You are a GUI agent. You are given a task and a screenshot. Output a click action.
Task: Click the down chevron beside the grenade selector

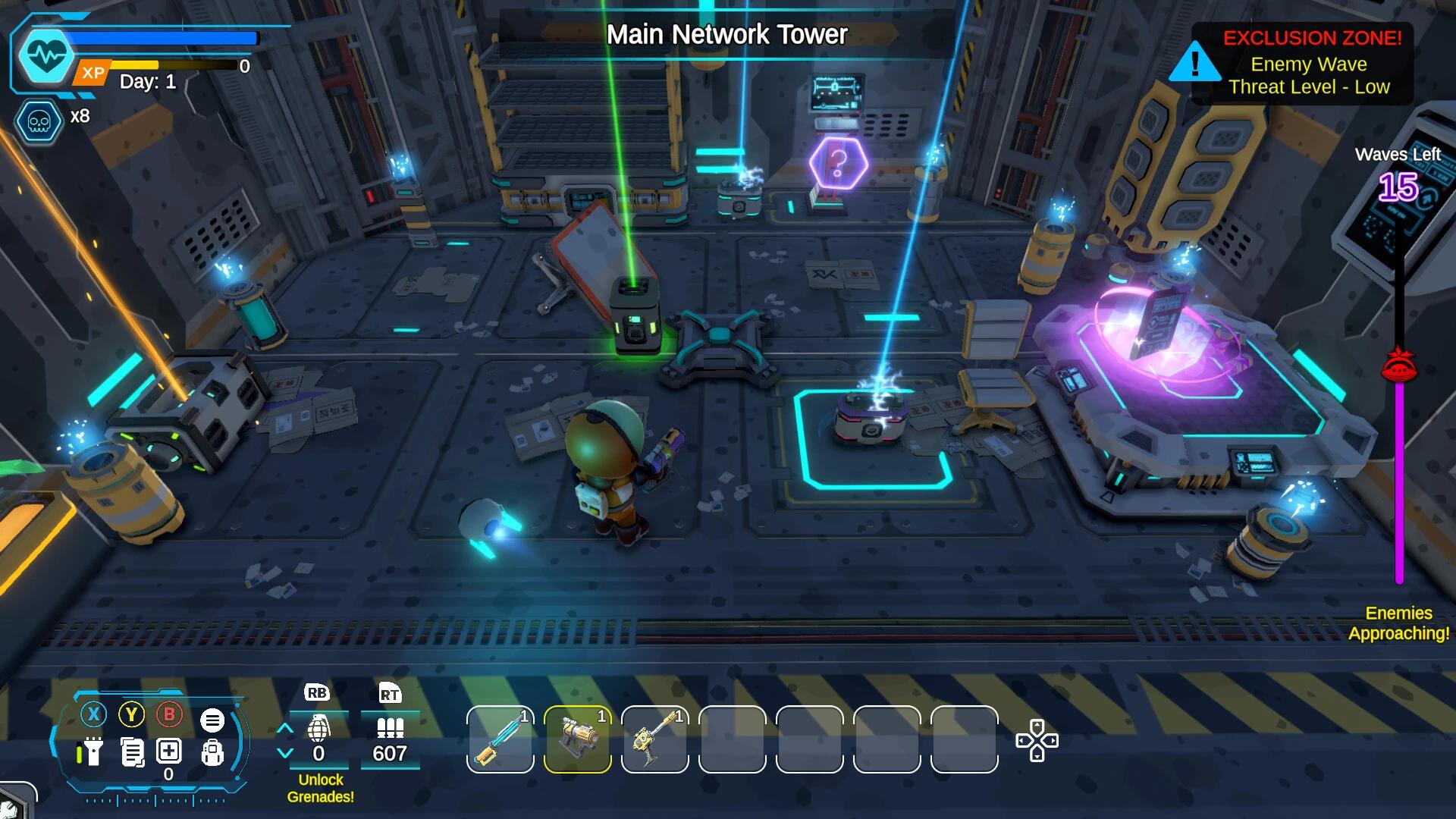(x=285, y=751)
